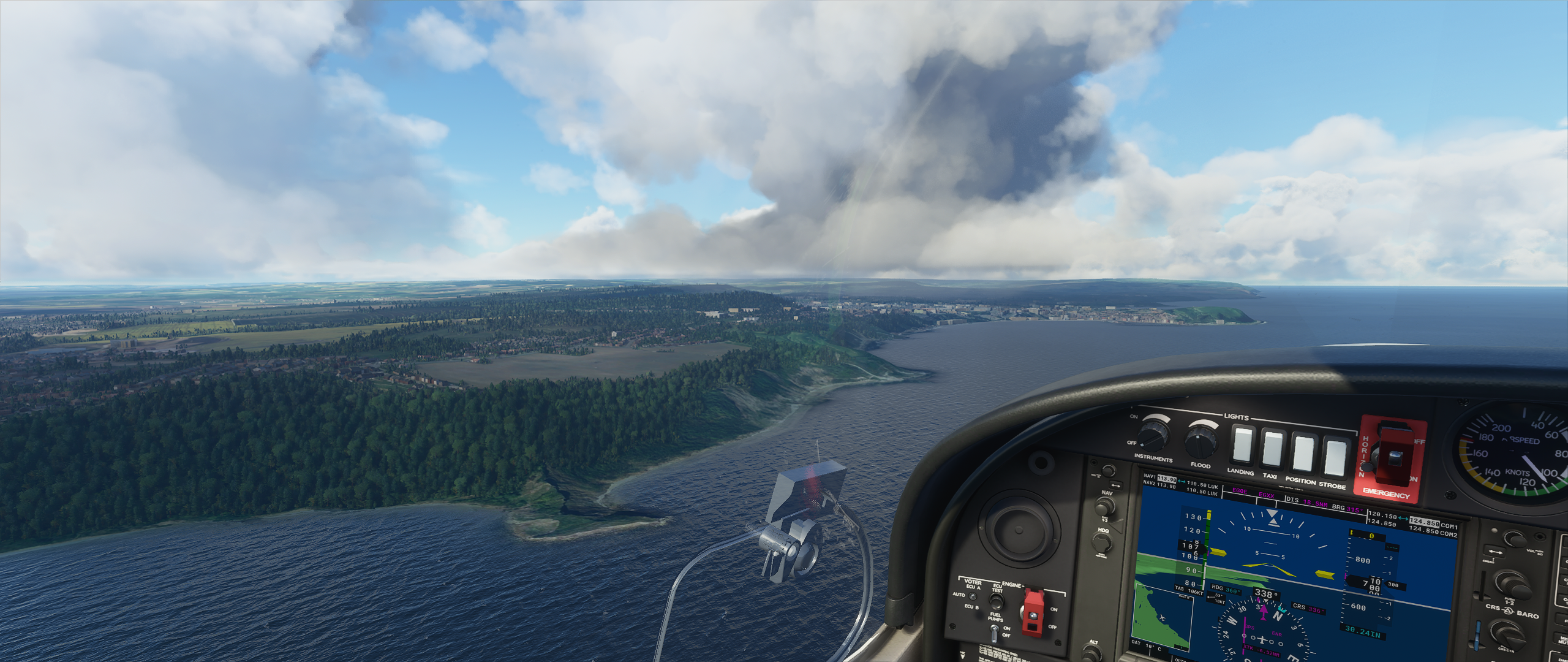Select the EGXX waypoint identifier on the PFD
The height and width of the screenshot is (662, 1568).
(1267, 495)
